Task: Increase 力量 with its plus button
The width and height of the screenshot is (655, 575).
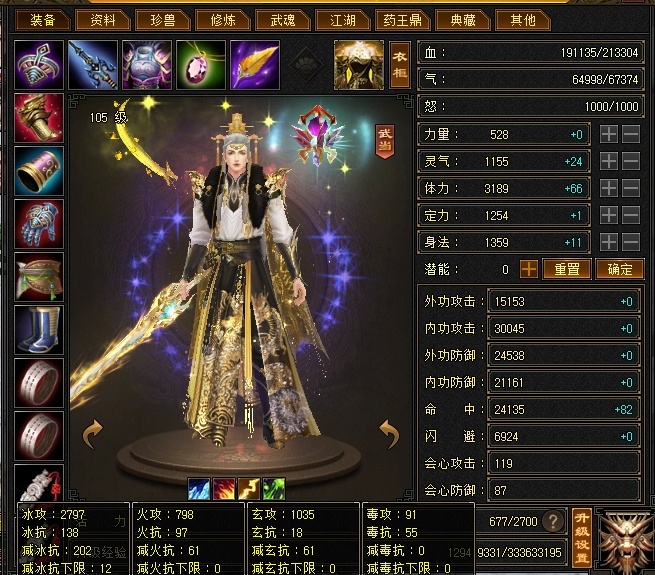Action: pos(608,134)
